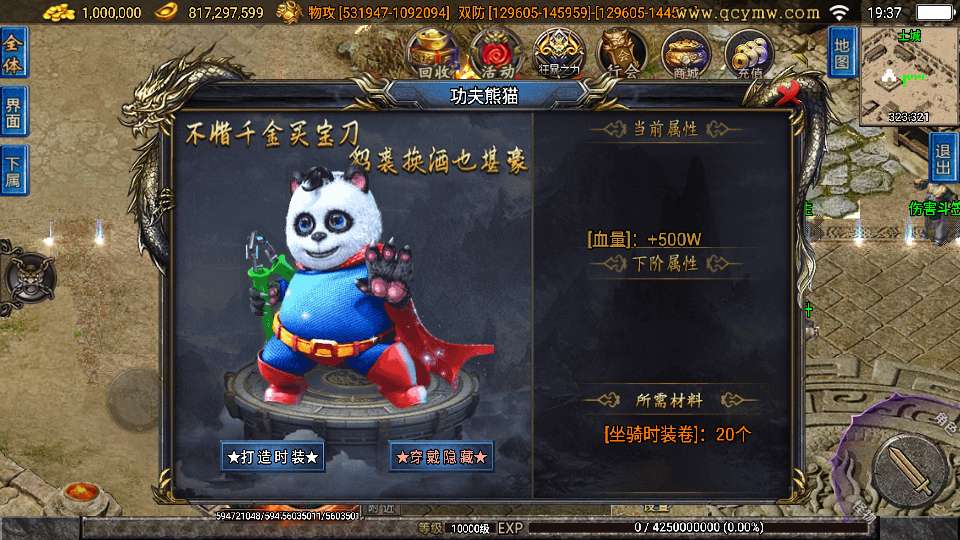
Task: Click the 退出 exit button
Action: 943,160
